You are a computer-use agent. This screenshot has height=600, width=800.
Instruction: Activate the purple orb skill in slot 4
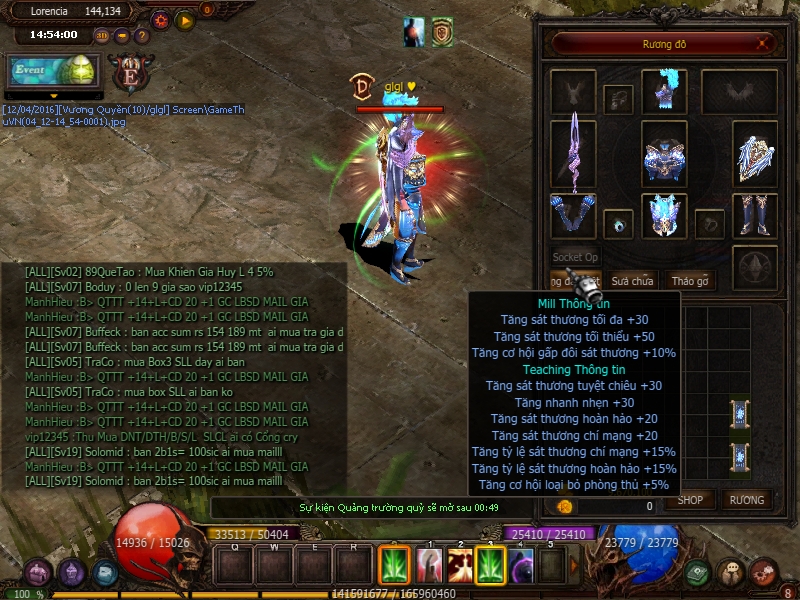pyautogui.click(x=523, y=565)
